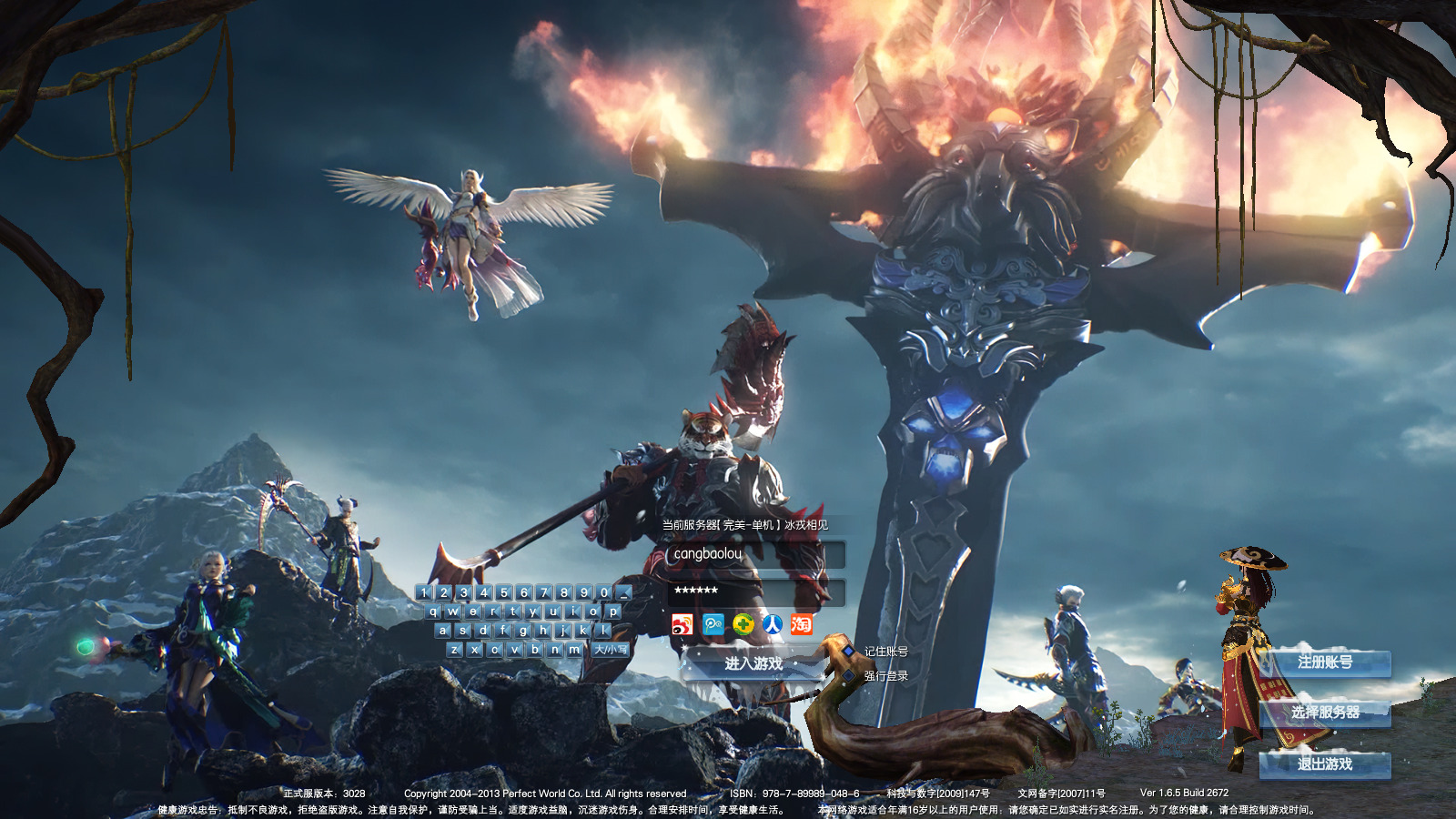
Task: Log in with the 360 green plus icon
Action: tap(743, 624)
